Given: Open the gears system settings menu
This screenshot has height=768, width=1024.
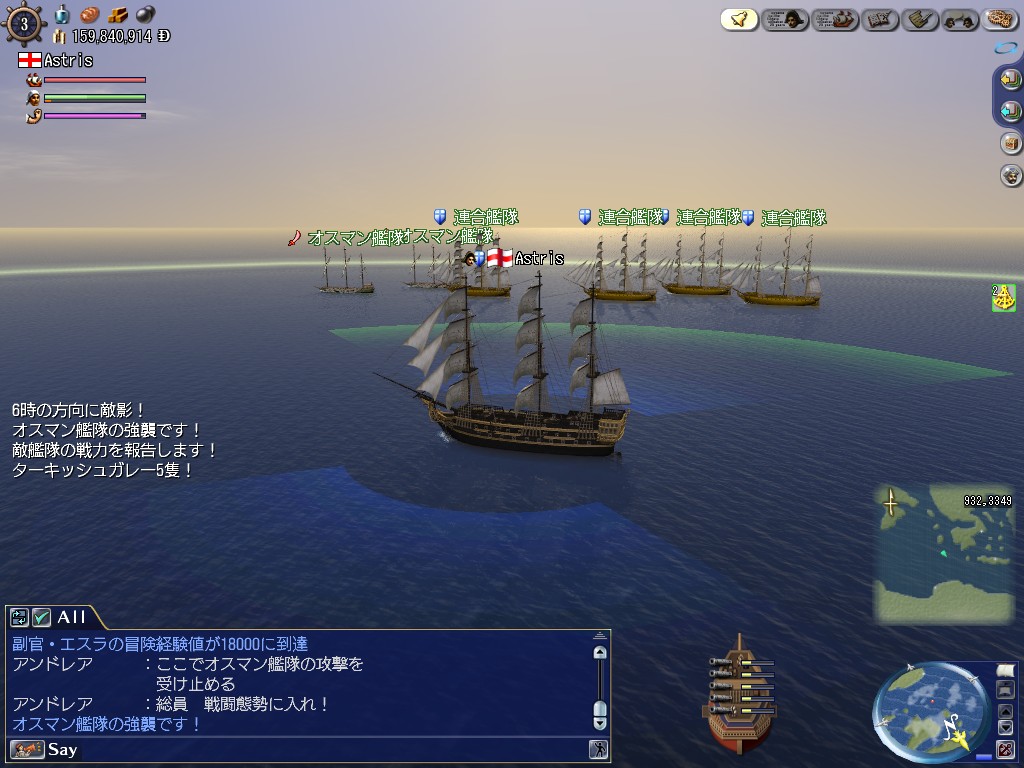Looking at the screenshot, I should pyautogui.click(x=999, y=19).
